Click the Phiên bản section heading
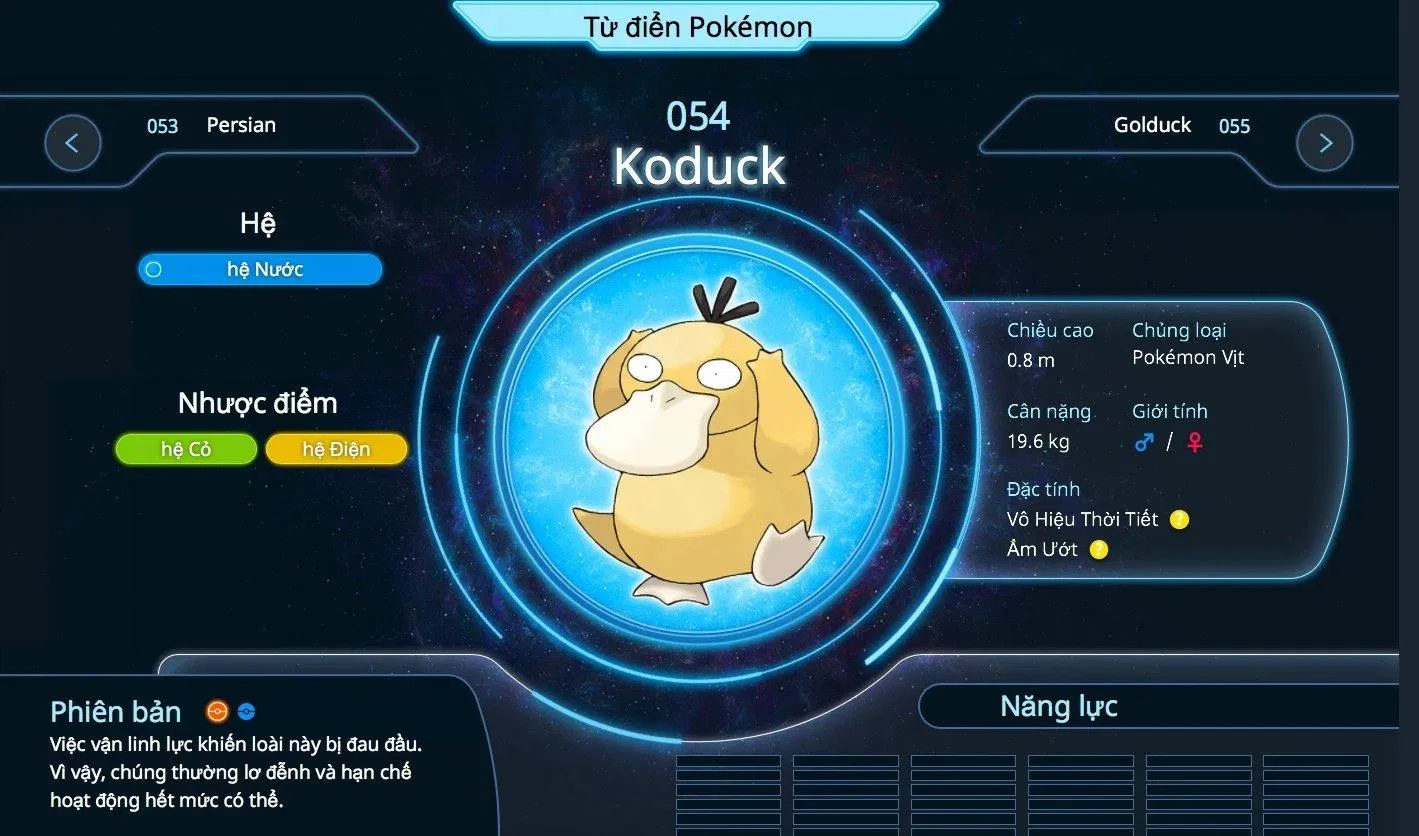The height and width of the screenshot is (836, 1419). coord(115,711)
